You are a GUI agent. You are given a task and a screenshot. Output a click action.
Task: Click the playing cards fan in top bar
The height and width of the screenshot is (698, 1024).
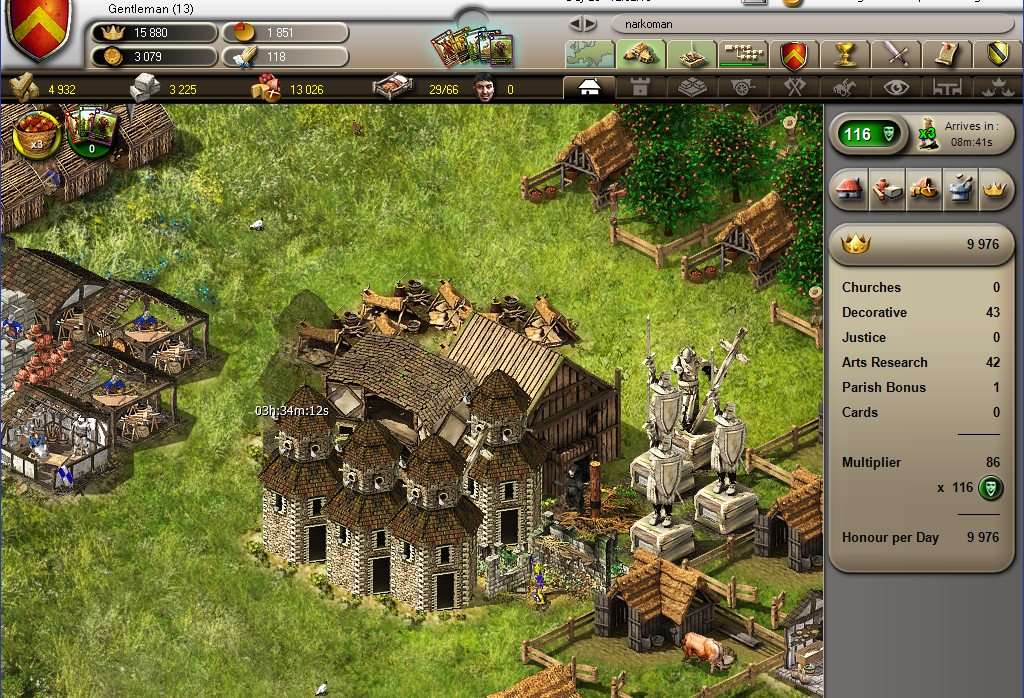(472, 46)
